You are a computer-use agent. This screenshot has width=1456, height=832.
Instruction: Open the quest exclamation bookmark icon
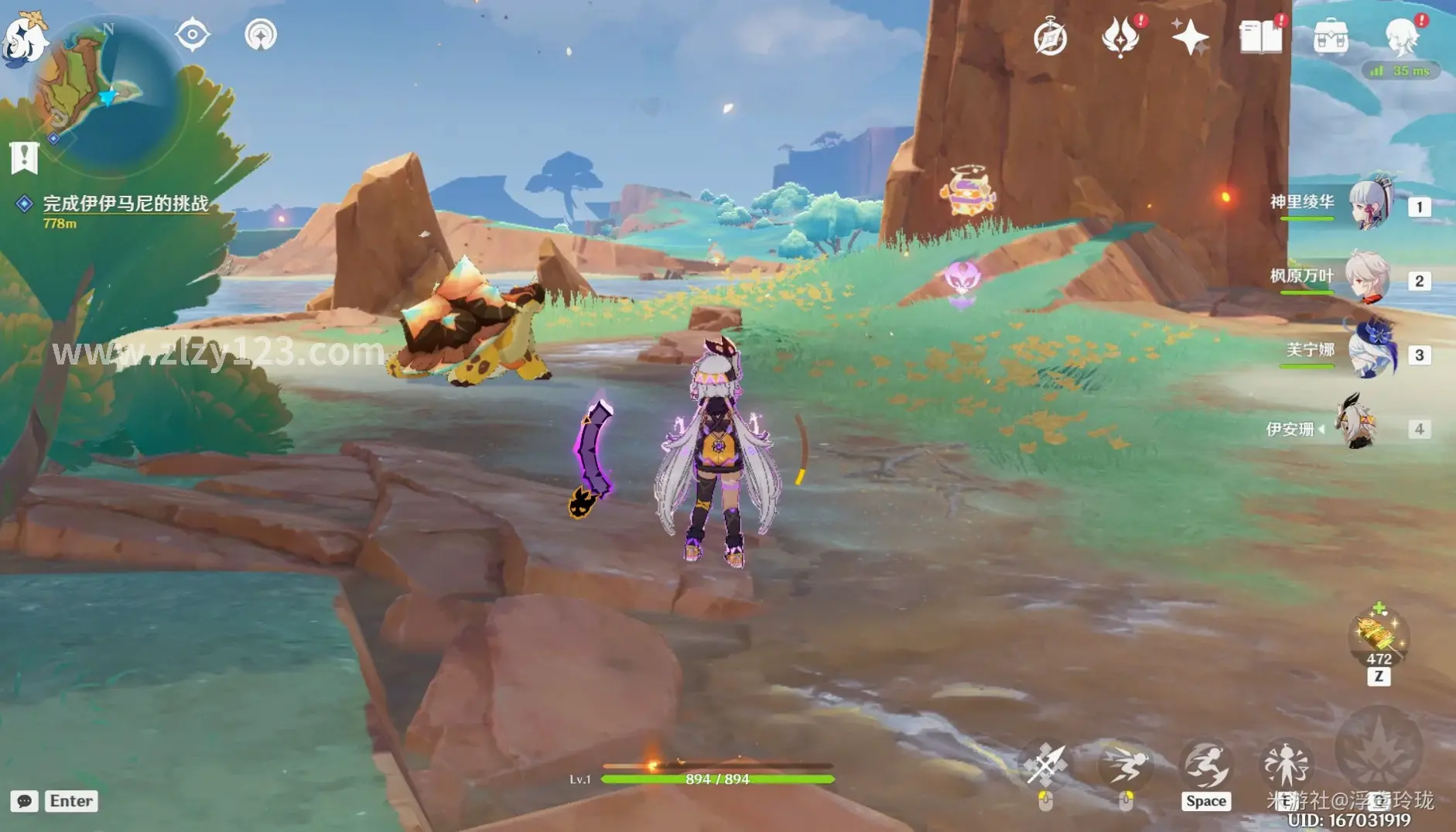point(24,157)
